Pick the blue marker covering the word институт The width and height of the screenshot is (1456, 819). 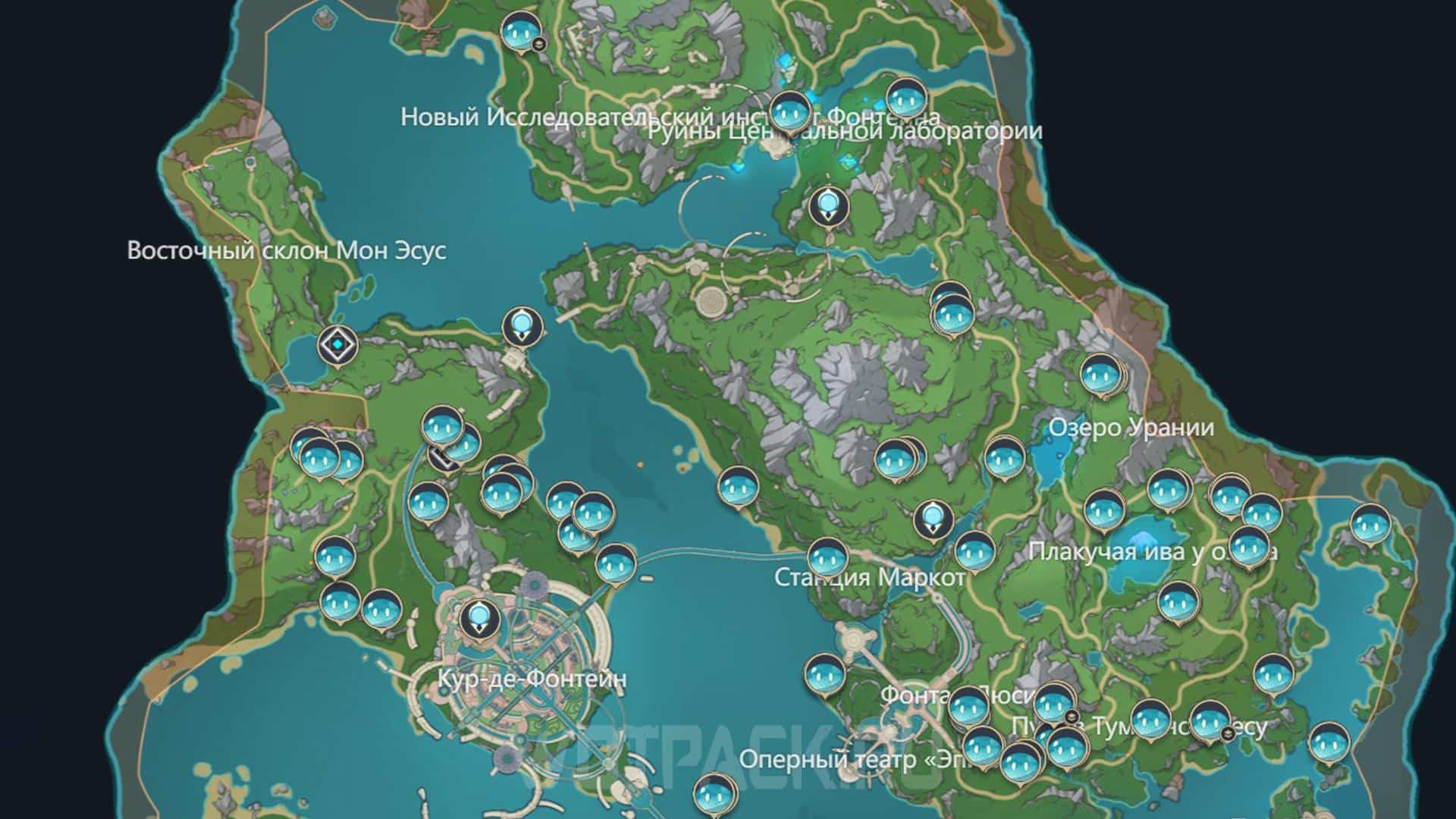pyautogui.click(x=789, y=112)
